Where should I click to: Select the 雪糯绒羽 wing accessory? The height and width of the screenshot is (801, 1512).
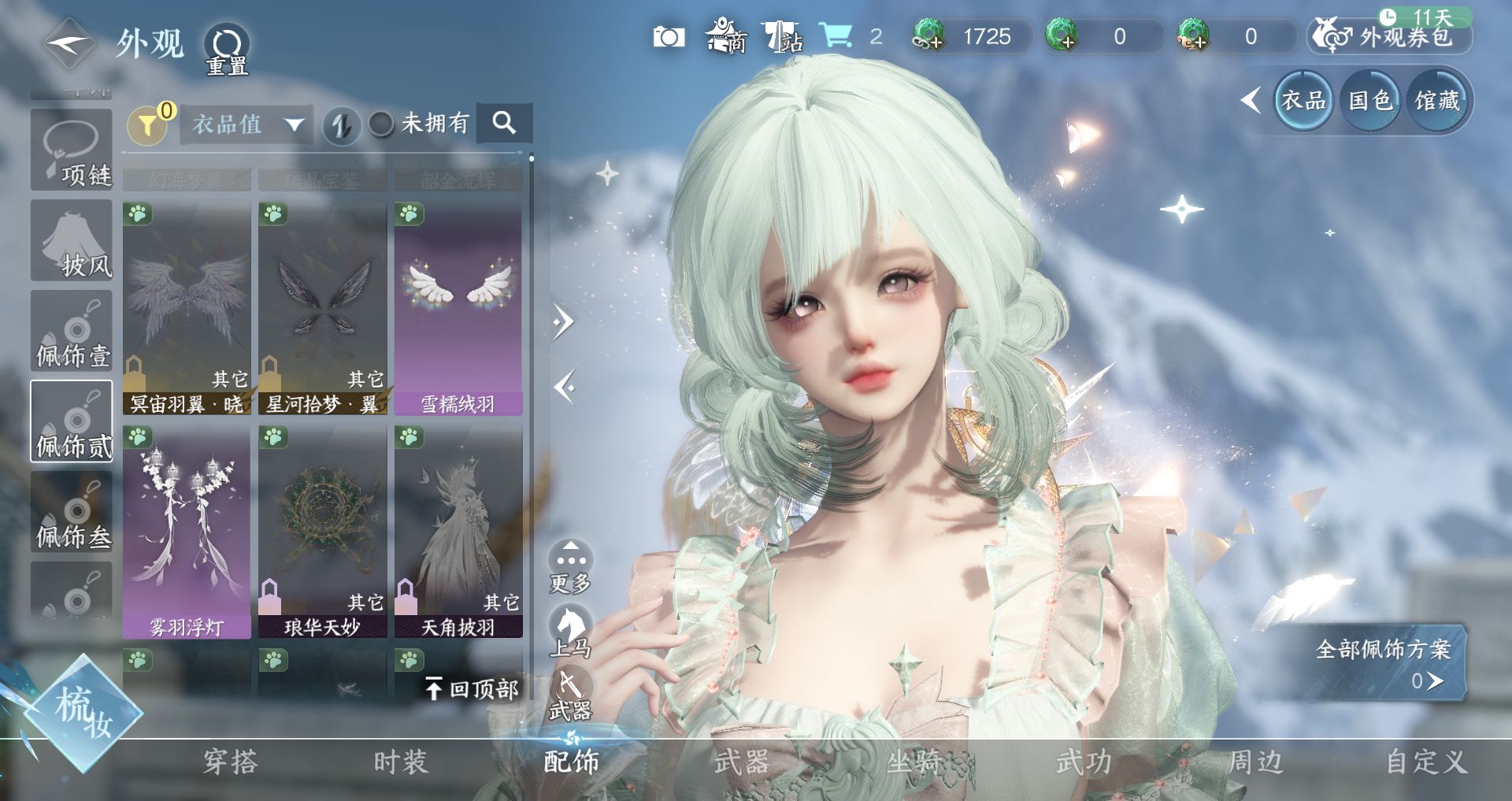pos(458,309)
